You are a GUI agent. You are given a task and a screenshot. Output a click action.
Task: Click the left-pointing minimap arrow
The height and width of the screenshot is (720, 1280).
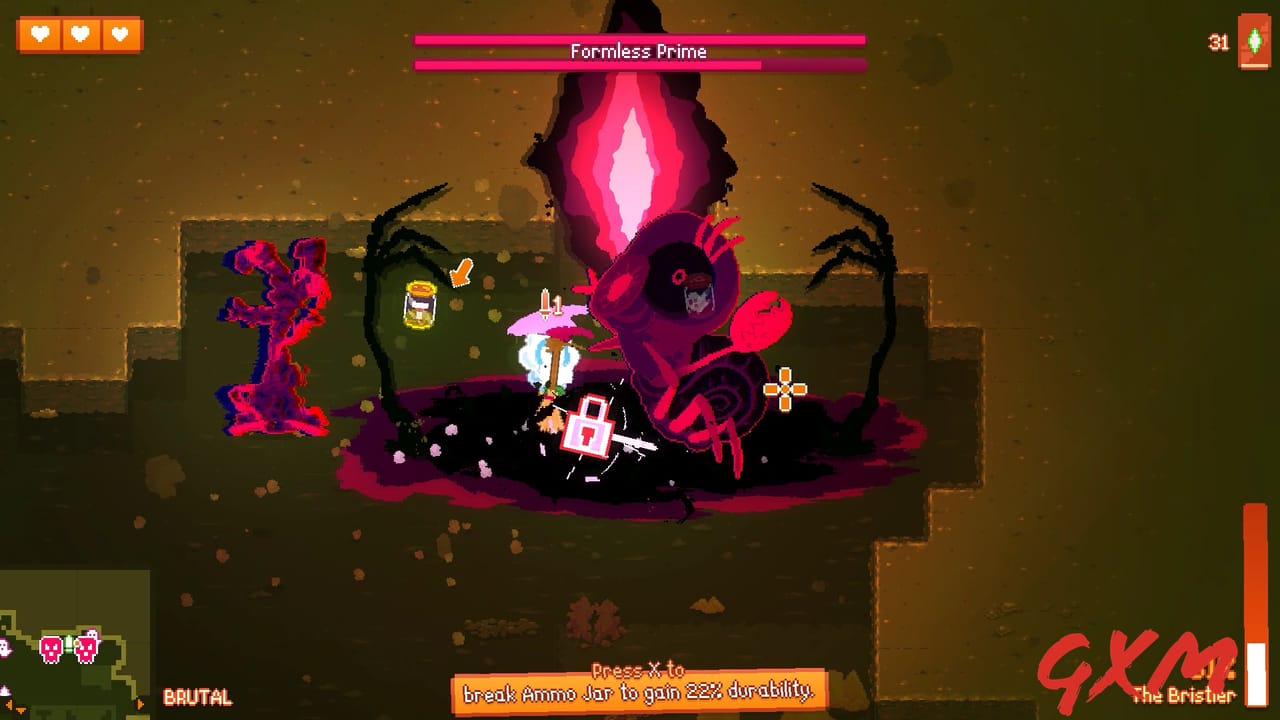9,704
